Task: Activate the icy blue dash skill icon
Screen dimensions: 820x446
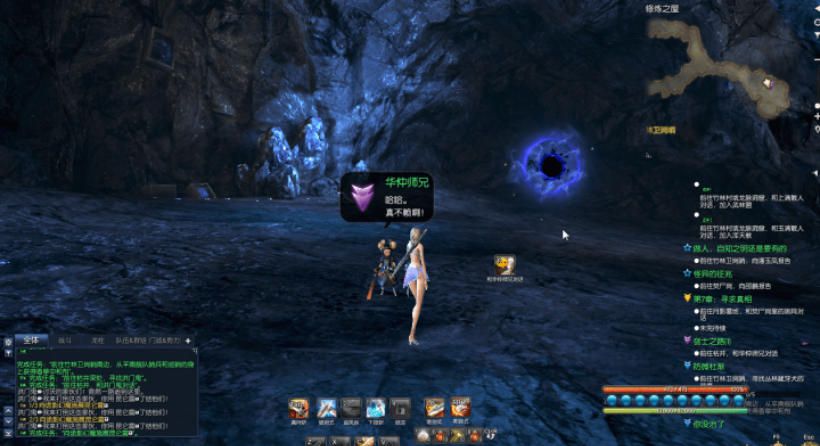Action: coord(375,407)
